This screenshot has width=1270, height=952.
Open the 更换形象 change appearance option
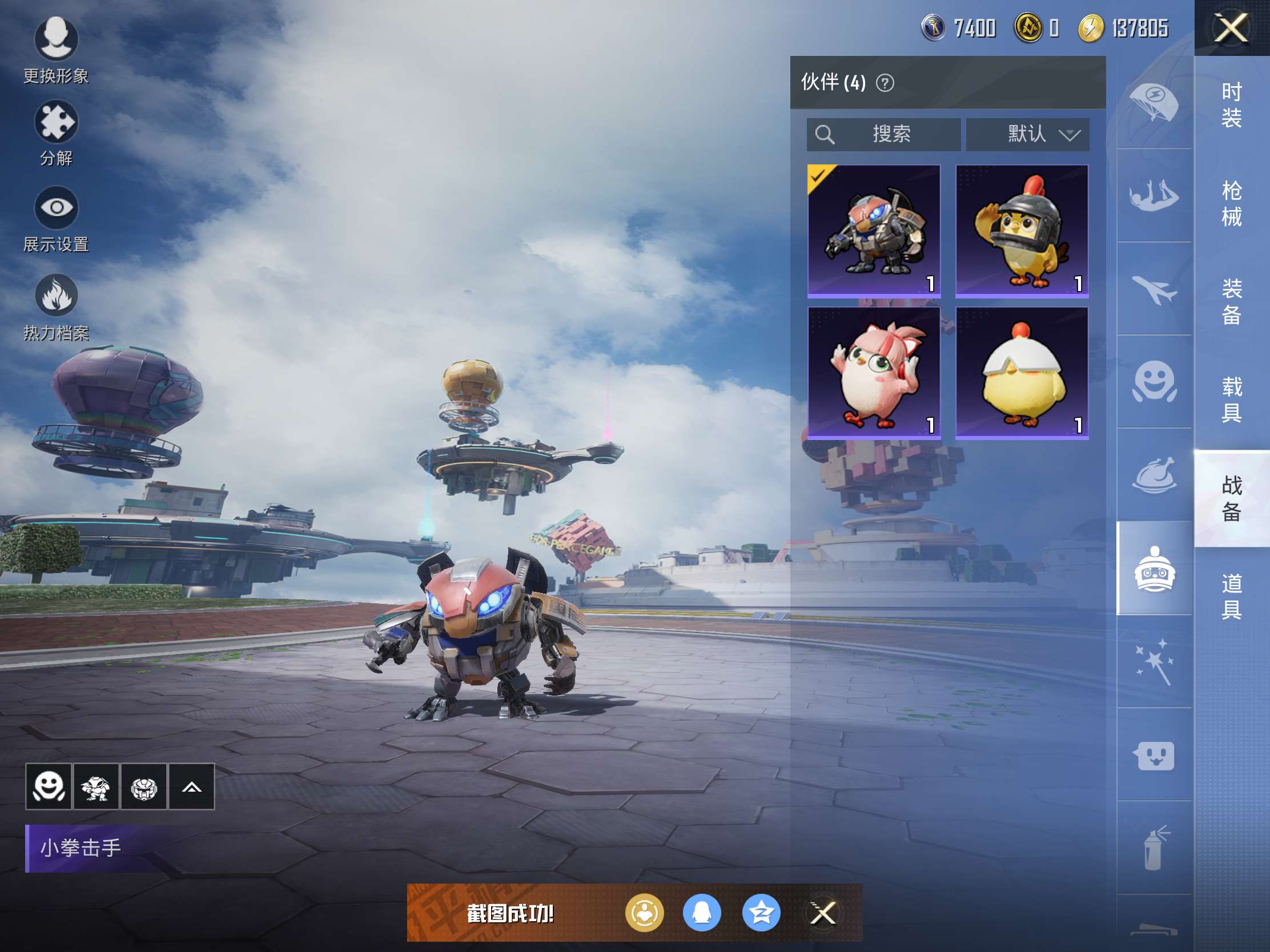[56, 49]
